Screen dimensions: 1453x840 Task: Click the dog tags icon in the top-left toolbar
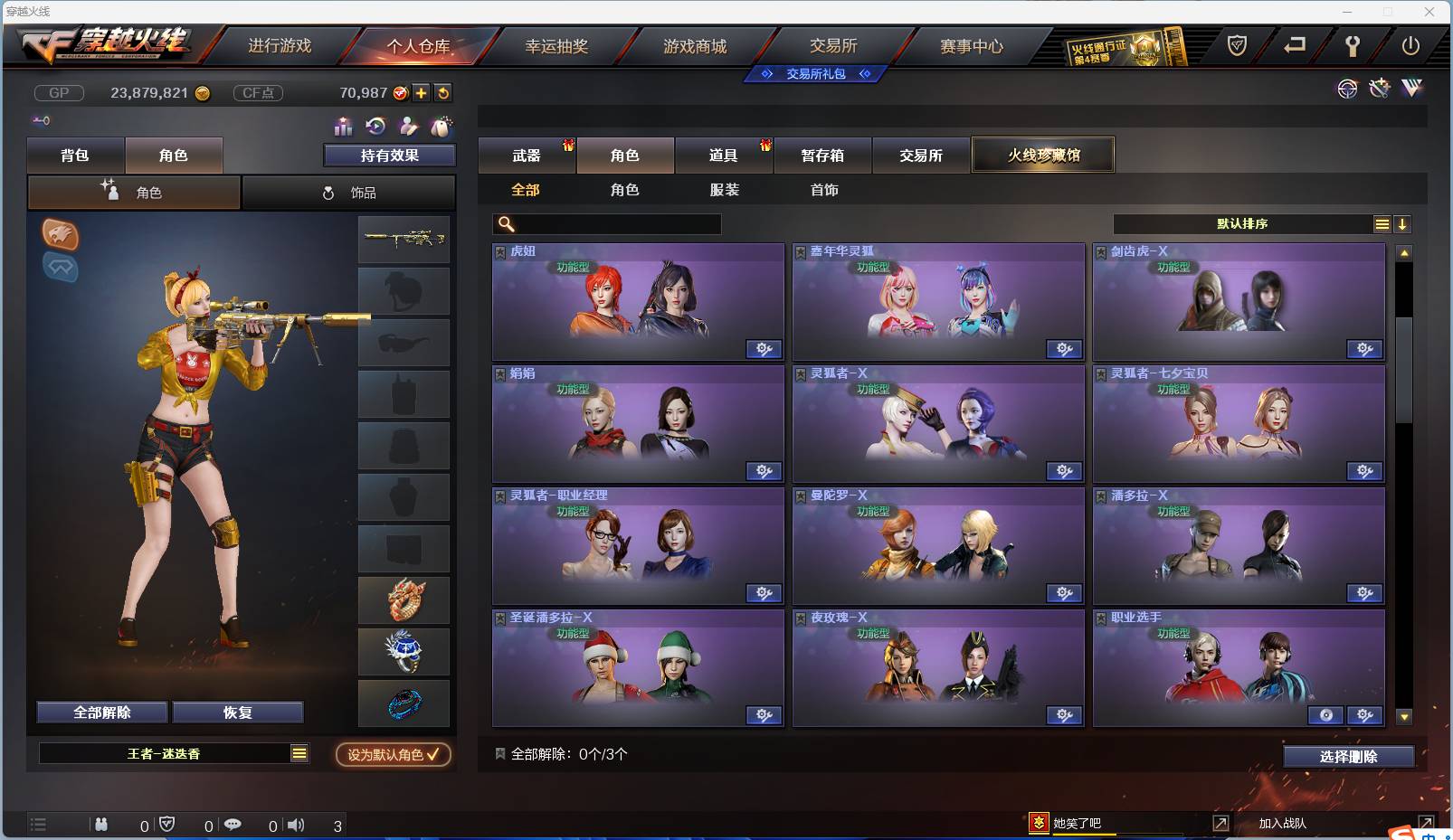click(441, 127)
